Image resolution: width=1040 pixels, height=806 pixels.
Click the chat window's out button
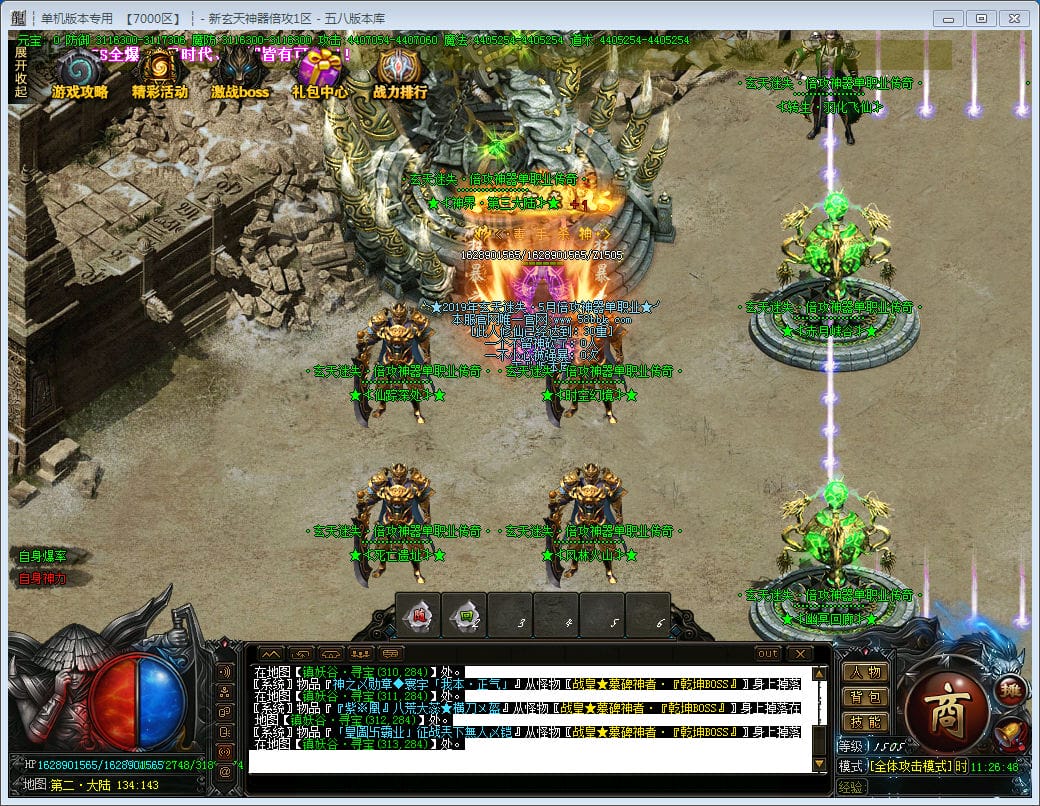point(768,654)
